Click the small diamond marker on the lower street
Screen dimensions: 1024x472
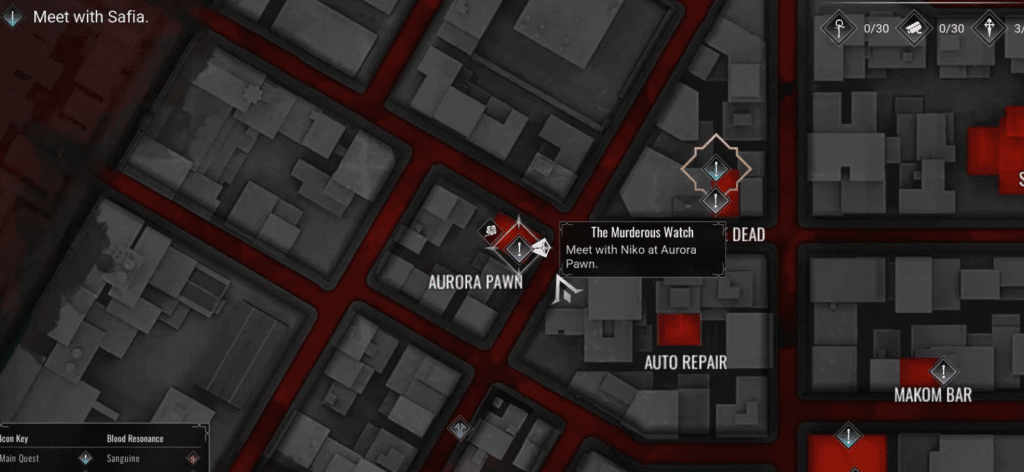[x=459, y=427]
